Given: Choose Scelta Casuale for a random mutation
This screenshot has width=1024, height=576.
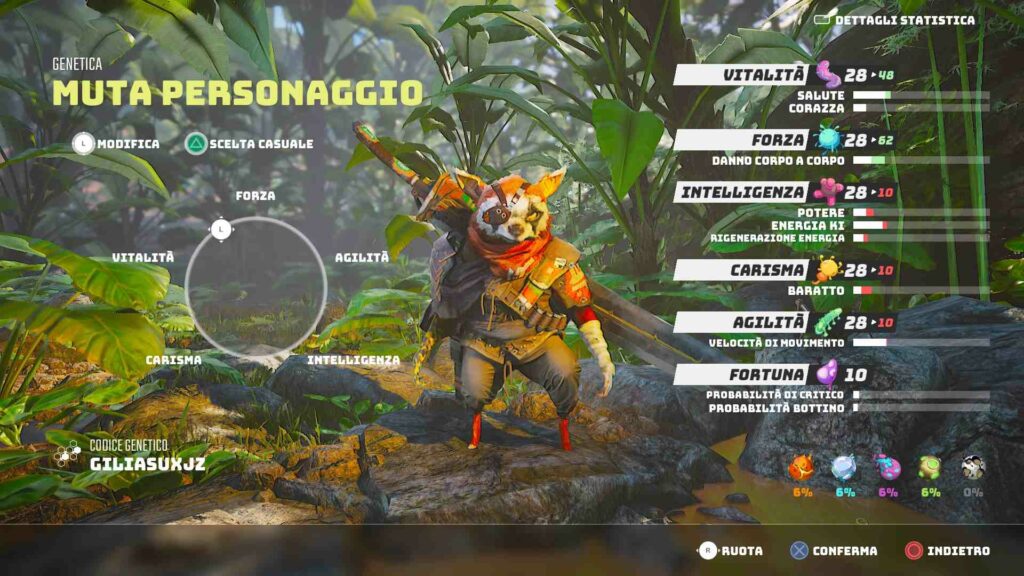Looking at the screenshot, I should tap(249, 144).
